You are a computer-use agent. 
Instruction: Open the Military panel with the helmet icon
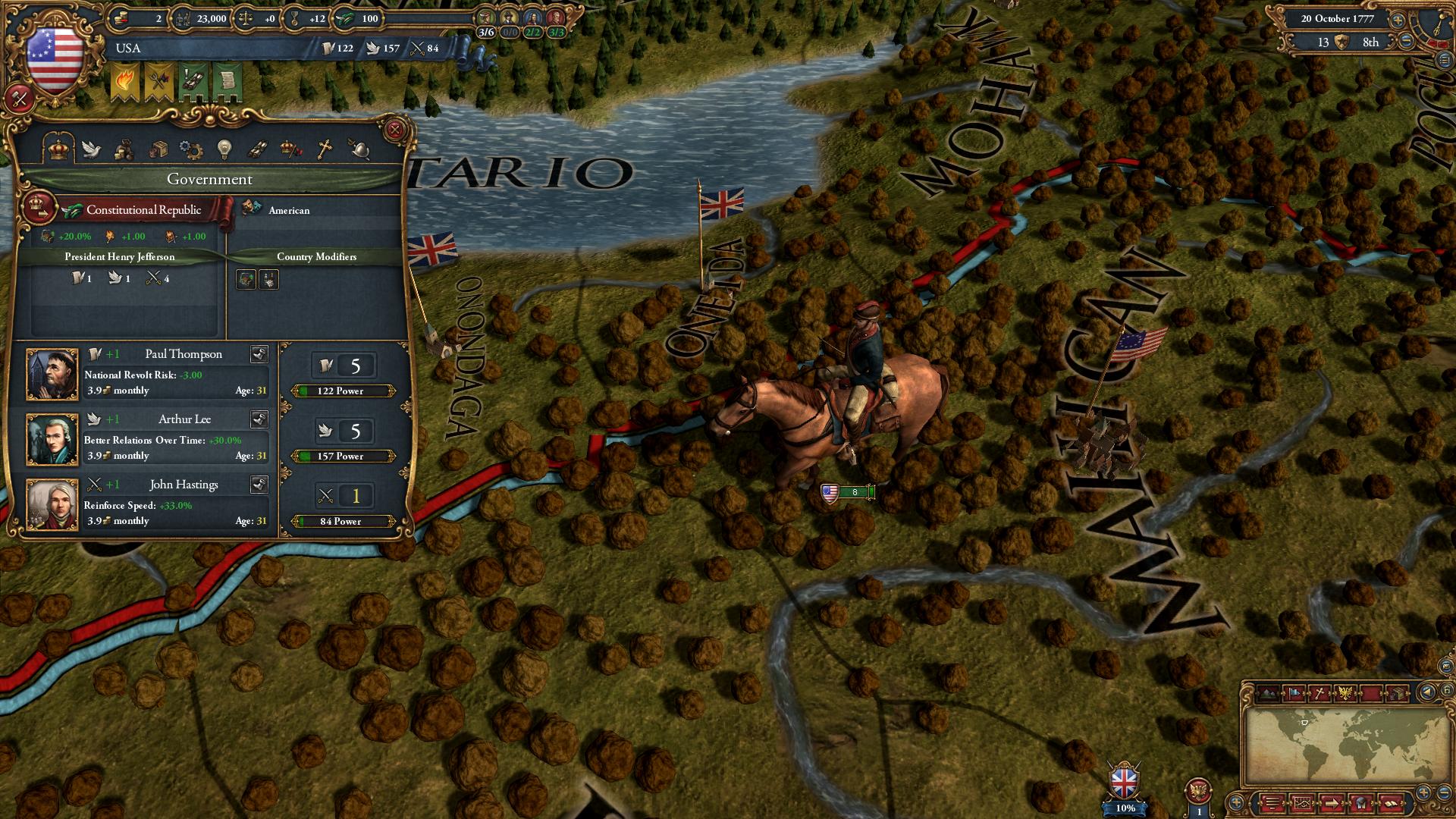pyautogui.click(x=358, y=149)
